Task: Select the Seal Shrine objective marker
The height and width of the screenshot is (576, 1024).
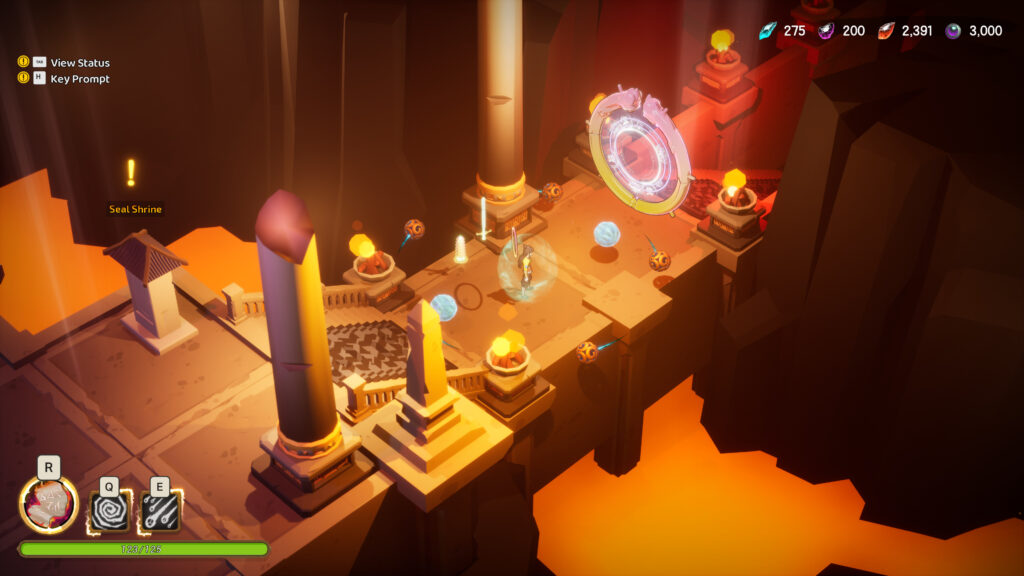Action: (x=131, y=174)
